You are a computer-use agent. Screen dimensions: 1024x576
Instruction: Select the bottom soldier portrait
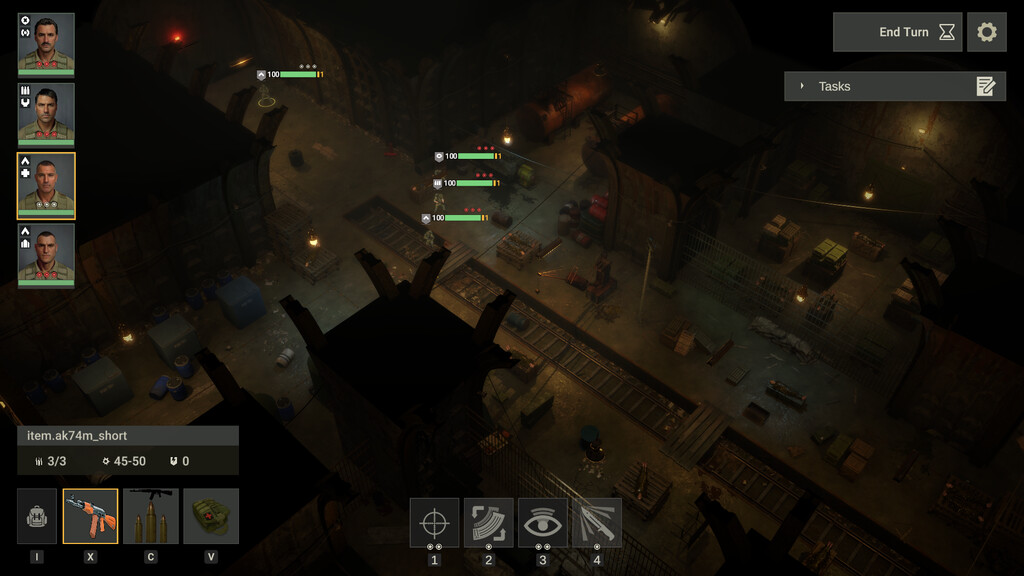[46, 254]
